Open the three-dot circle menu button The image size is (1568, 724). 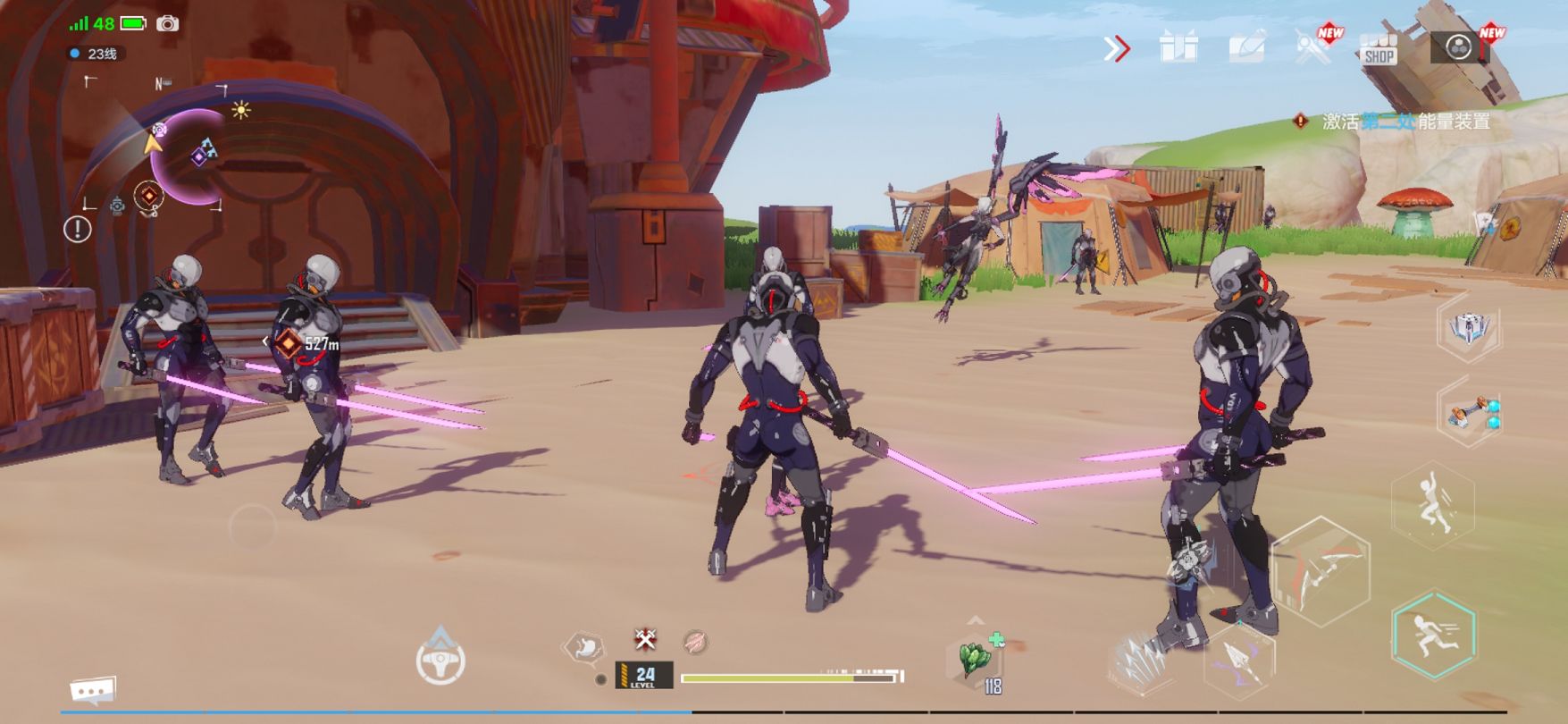1458,47
